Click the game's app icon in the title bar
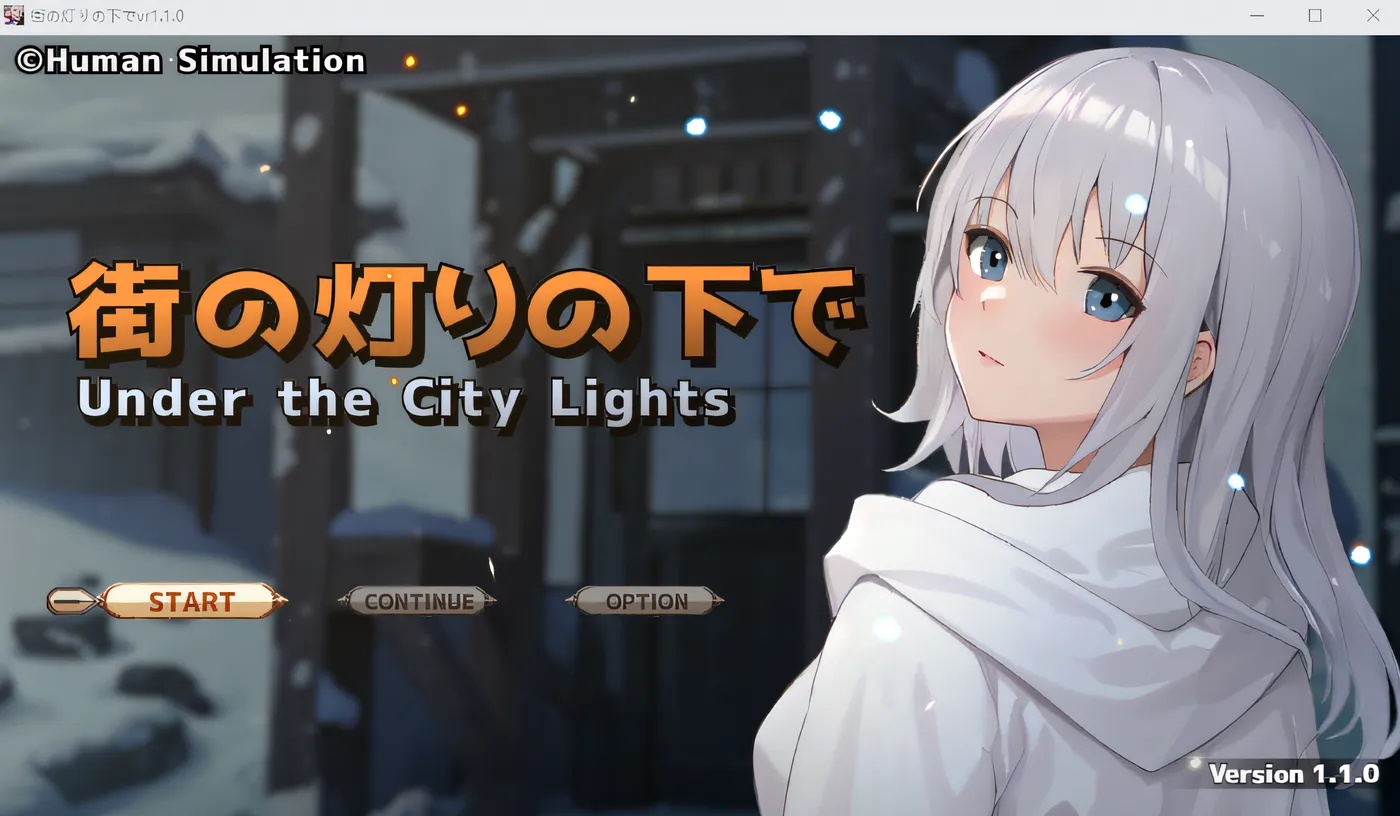Screen dimensions: 1400x816 tap(14, 15)
